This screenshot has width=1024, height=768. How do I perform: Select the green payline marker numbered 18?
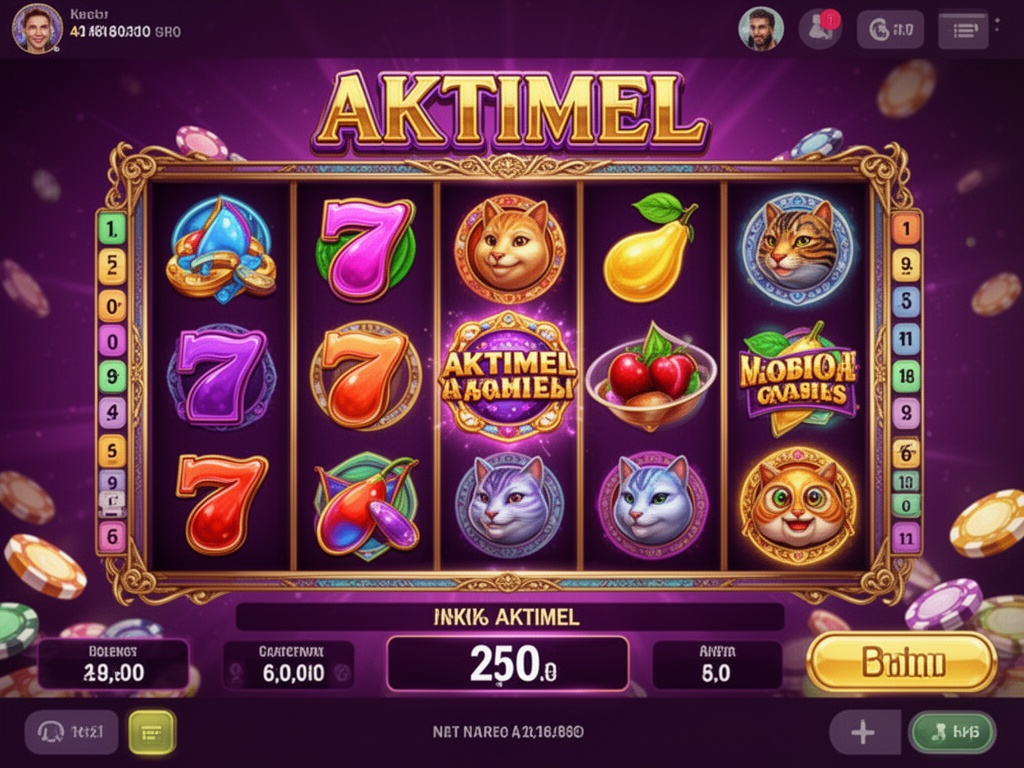(x=905, y=376)
